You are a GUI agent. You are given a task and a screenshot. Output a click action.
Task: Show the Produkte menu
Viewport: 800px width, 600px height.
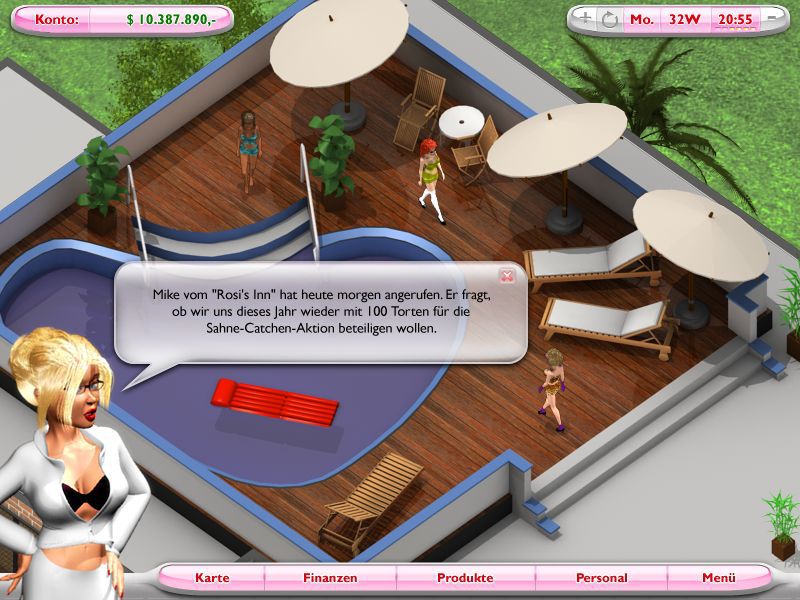coord(465,578)
